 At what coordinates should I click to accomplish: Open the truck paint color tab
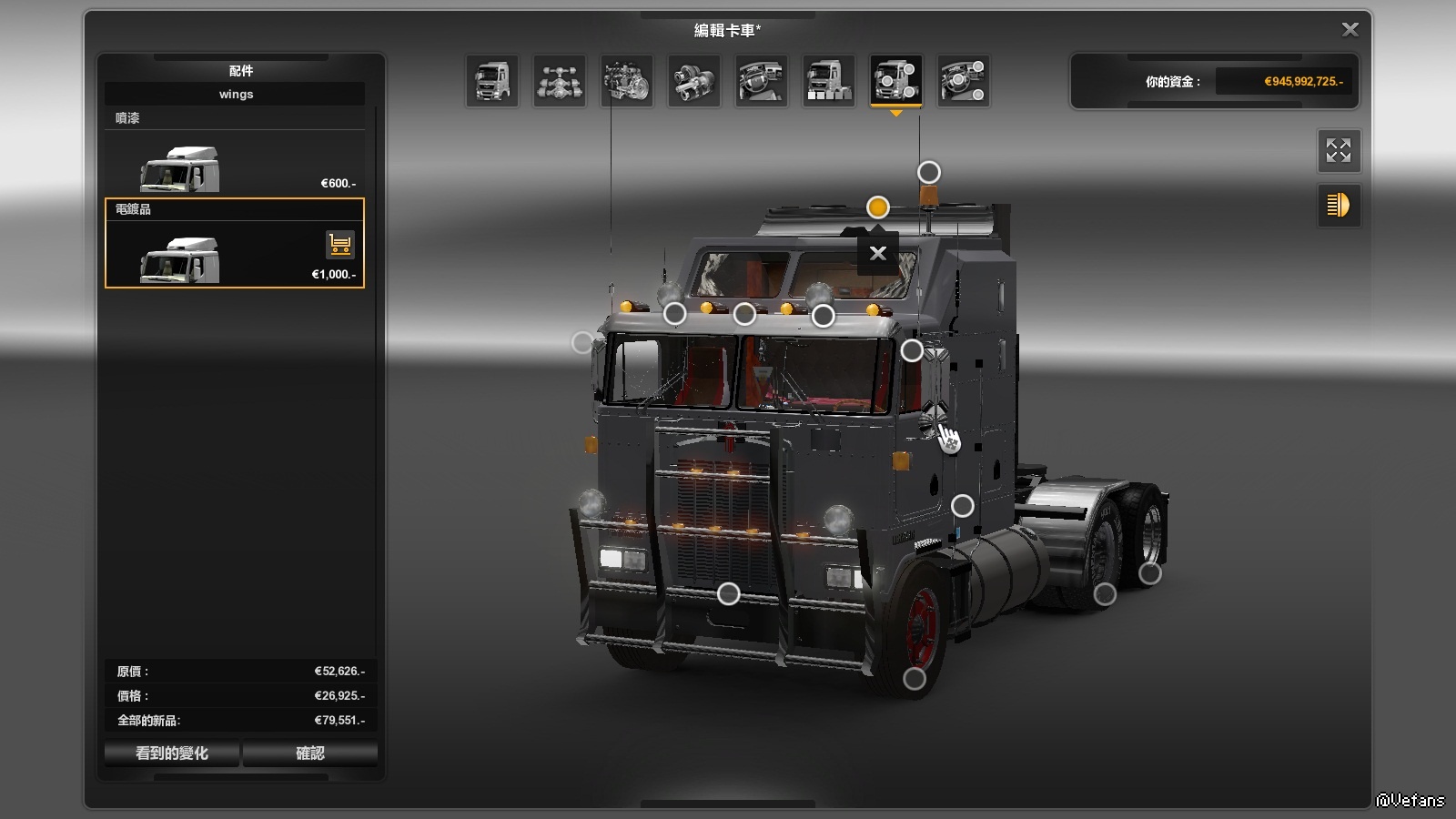829,81
